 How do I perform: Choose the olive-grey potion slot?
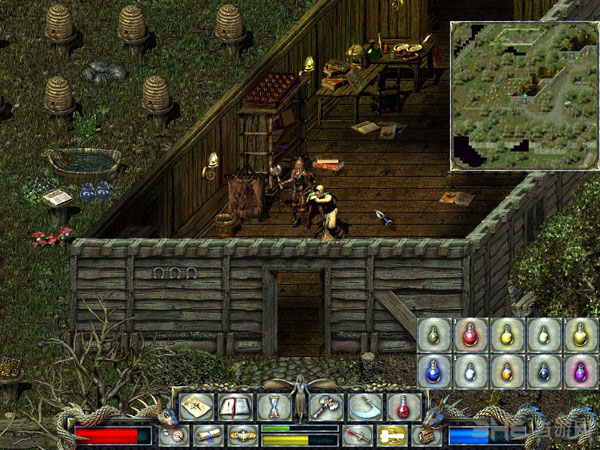[433, 335]
